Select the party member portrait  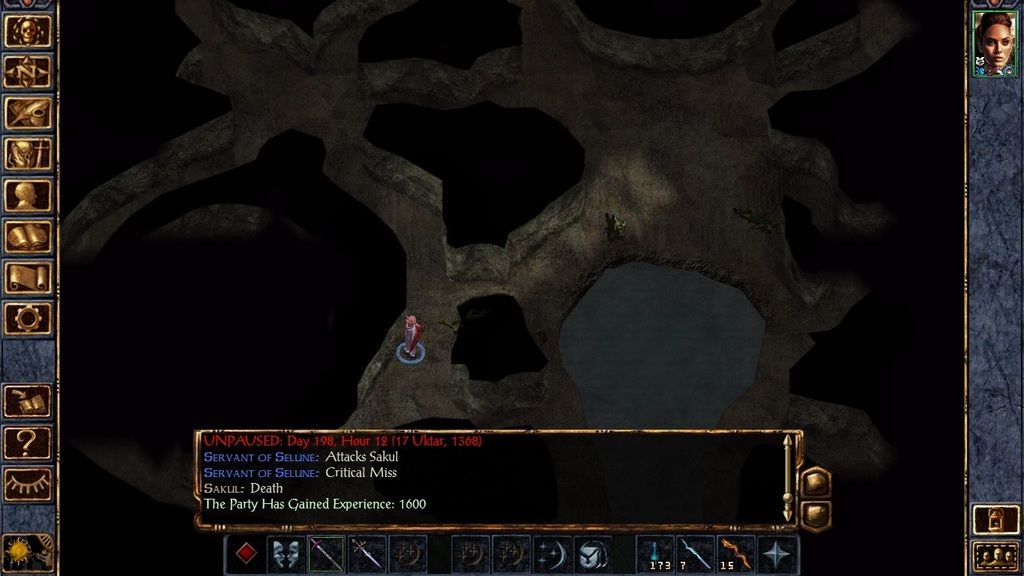pos(994,43)
